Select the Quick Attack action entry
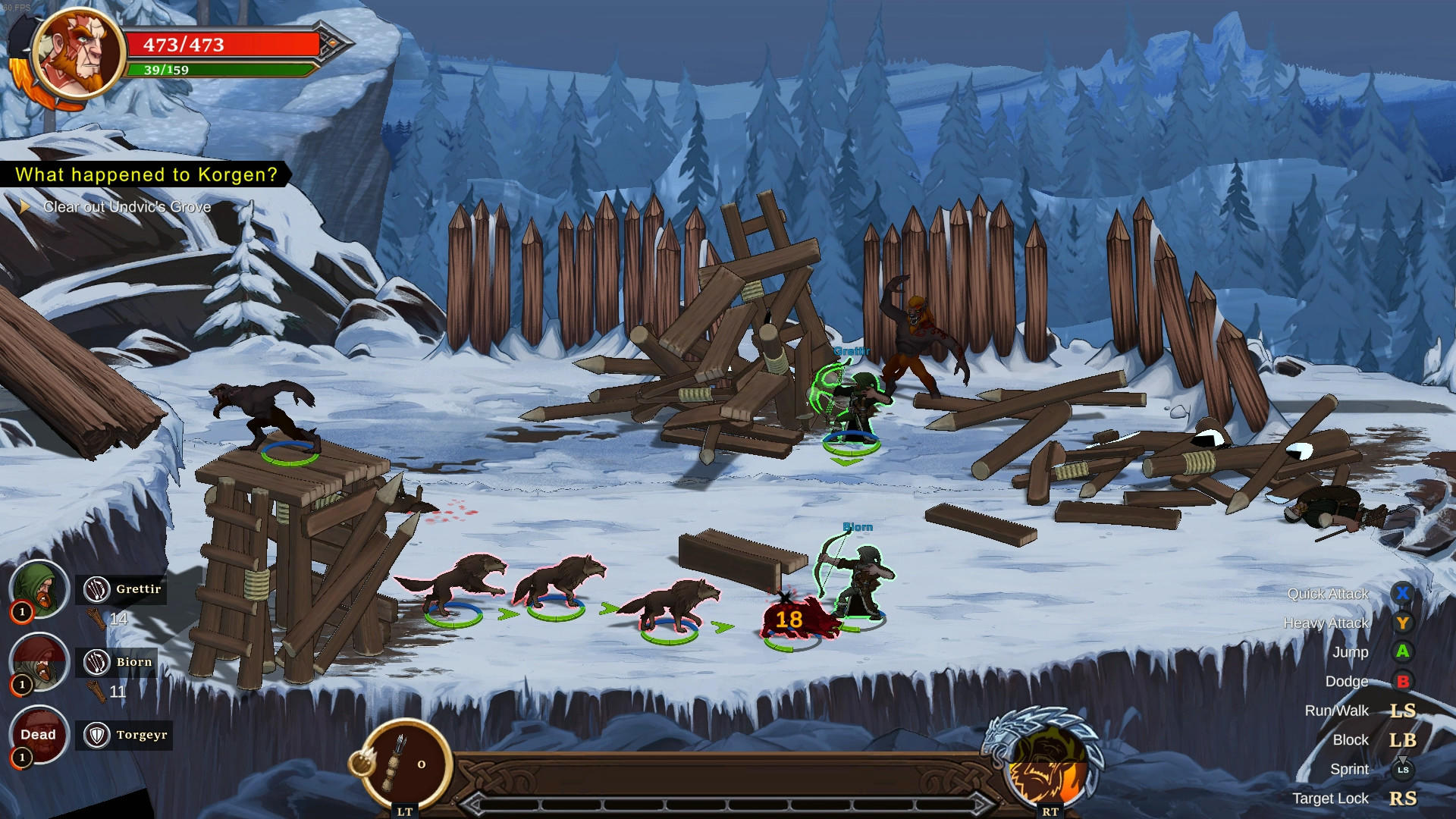This screenshot has width=1456, height=819. [x=1326, y=595]
